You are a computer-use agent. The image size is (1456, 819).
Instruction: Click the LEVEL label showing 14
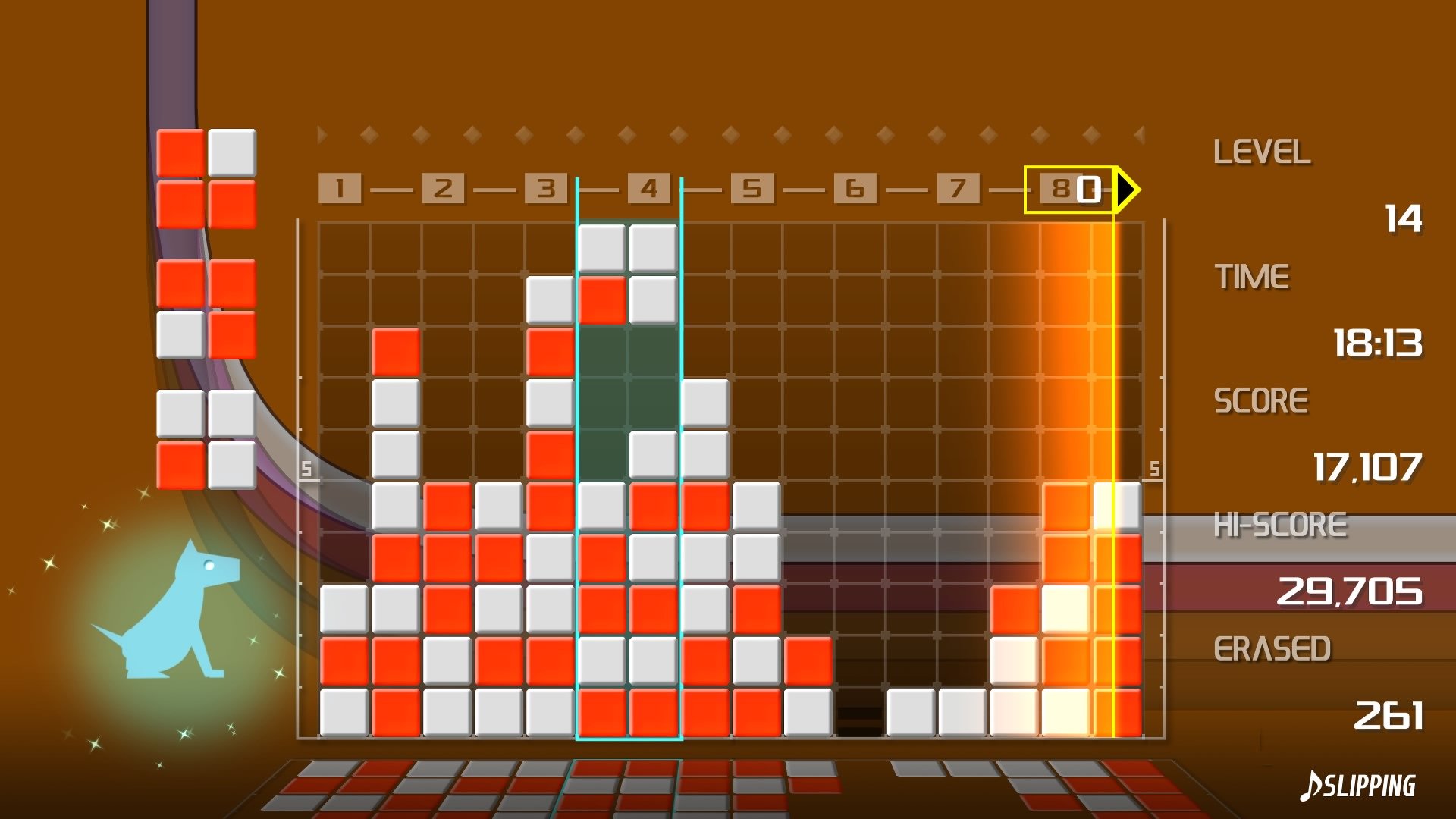point(1263,152)
